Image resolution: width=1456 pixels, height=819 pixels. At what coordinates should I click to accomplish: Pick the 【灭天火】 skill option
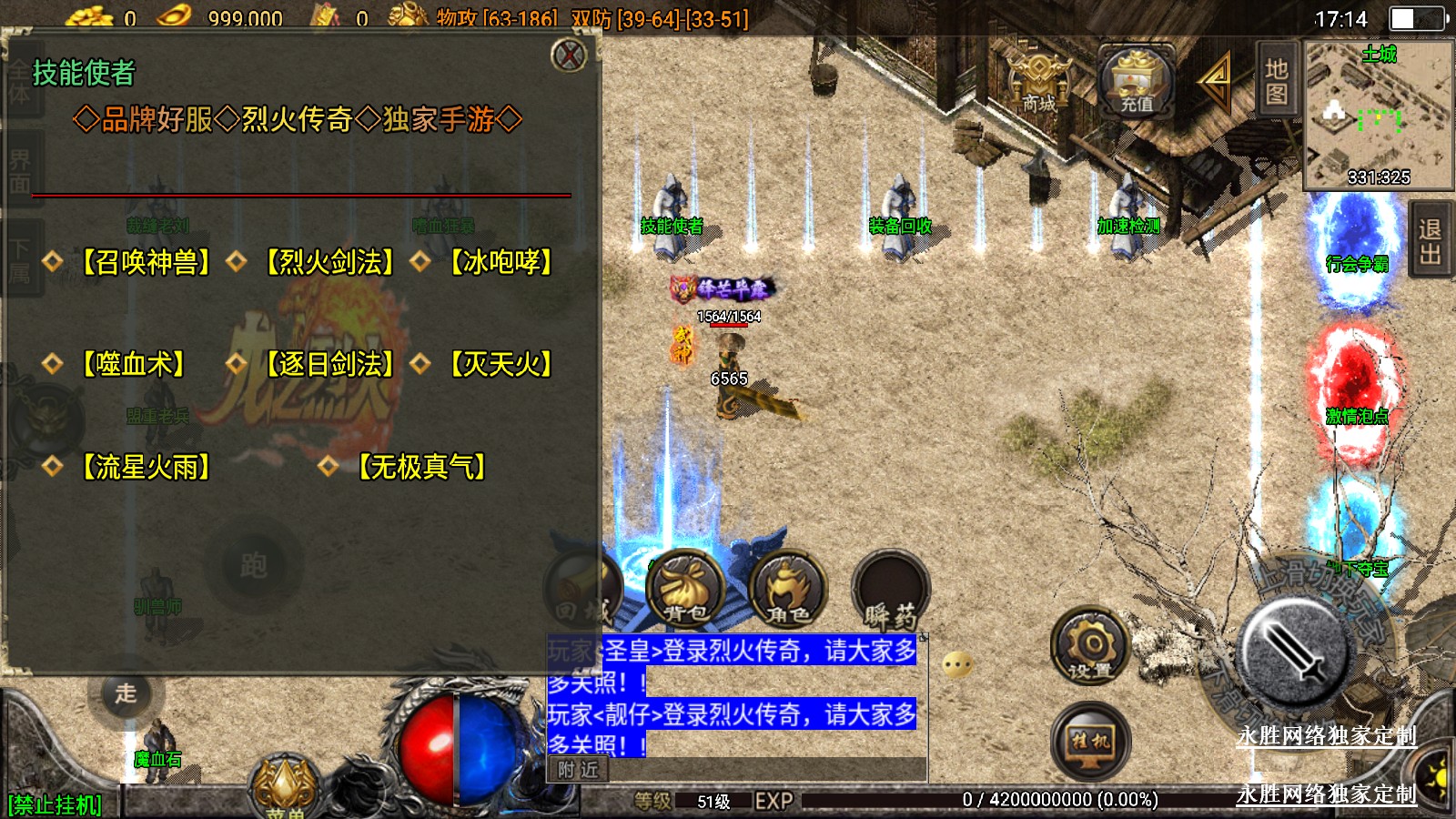point(501,364)
